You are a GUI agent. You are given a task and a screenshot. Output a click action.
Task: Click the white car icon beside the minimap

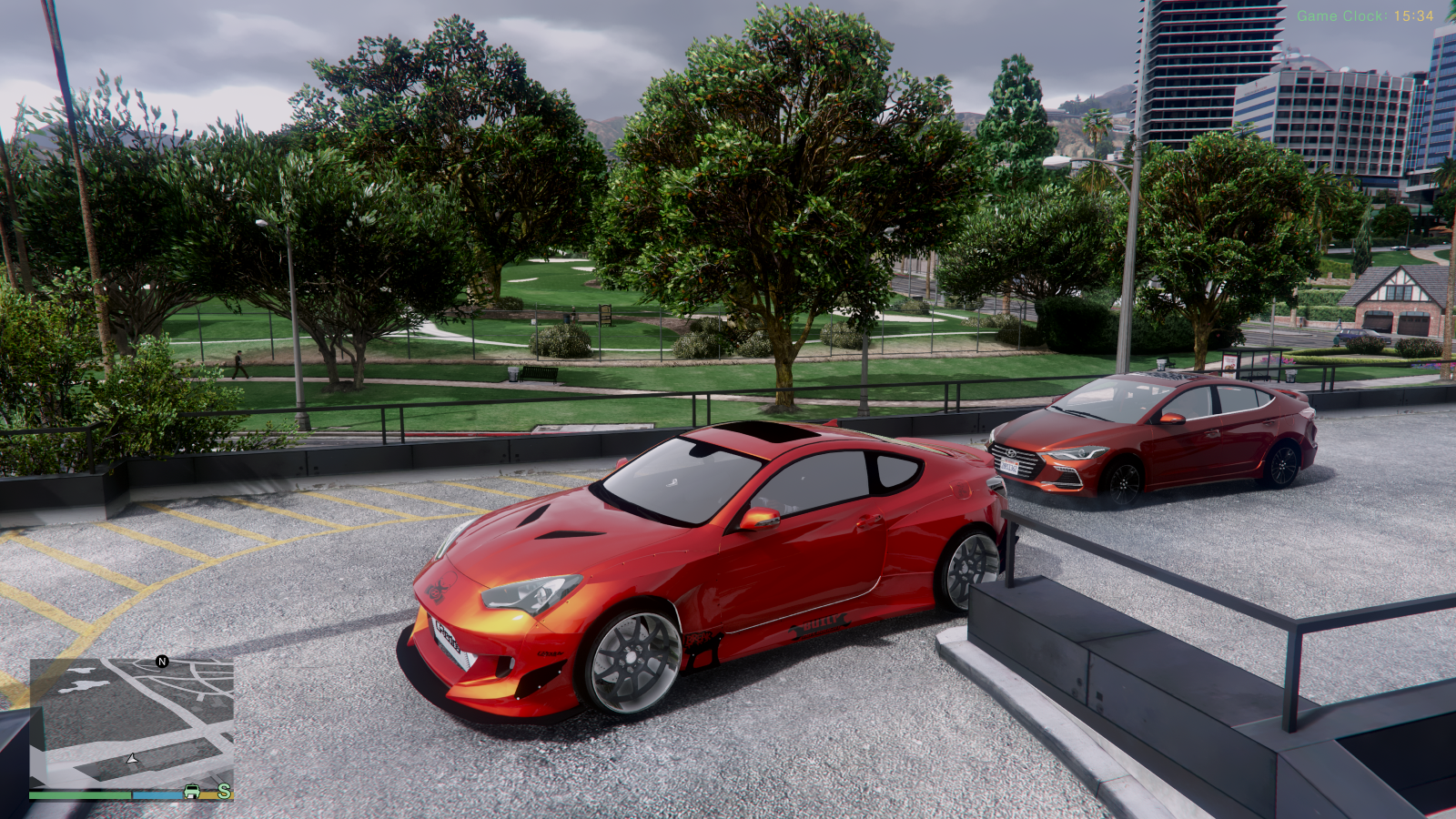coord(191,793)
